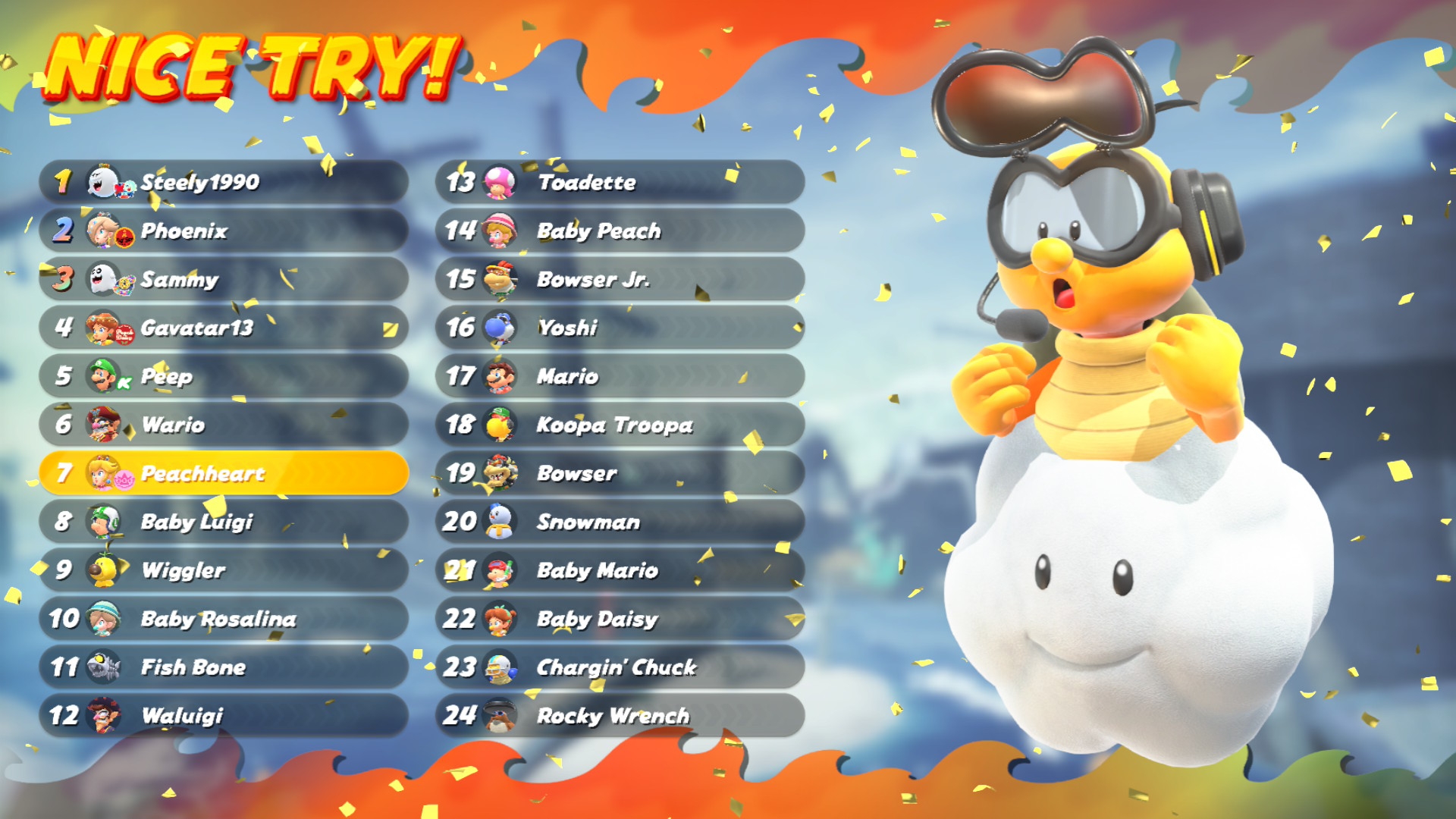The height and width of the screenshot is (819, 1456).
Task: Select the Chargin' Chuck row
Action: [620, 667]
